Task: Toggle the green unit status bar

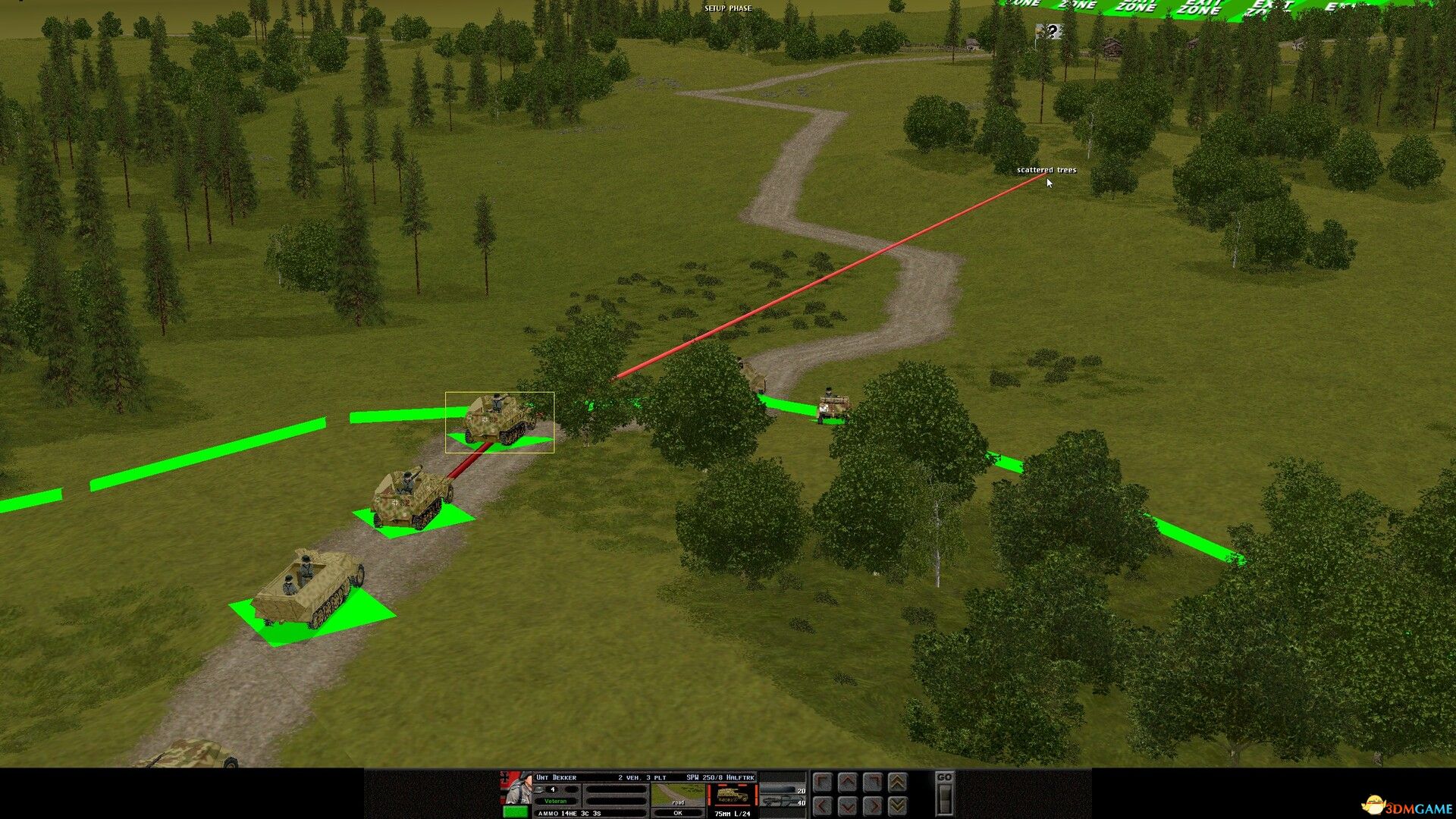Action: tap(516, 812)
